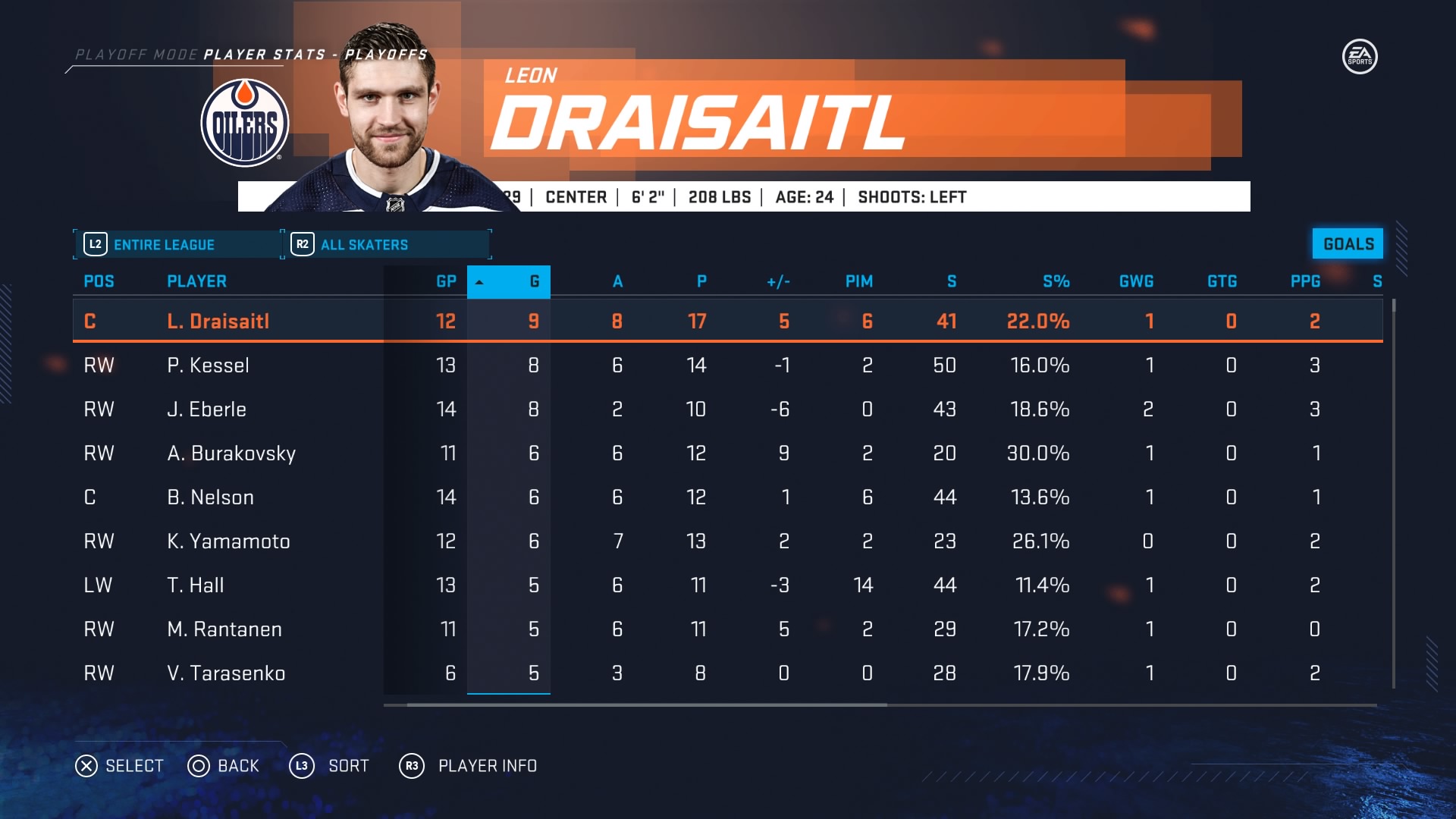Sort by the A assists column
This screenshot has height=819, width=1456.
(x=617, y=281)
